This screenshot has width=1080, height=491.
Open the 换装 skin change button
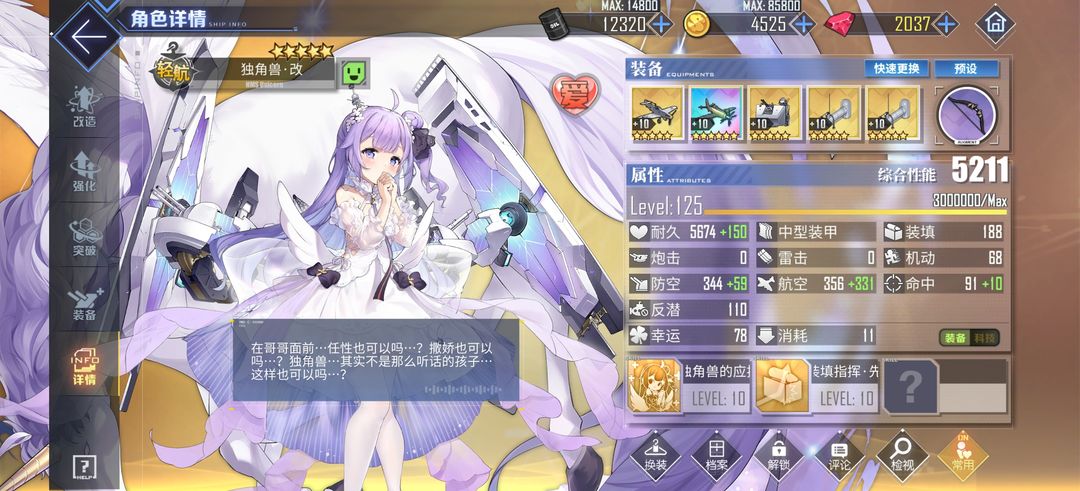(656, 455)
